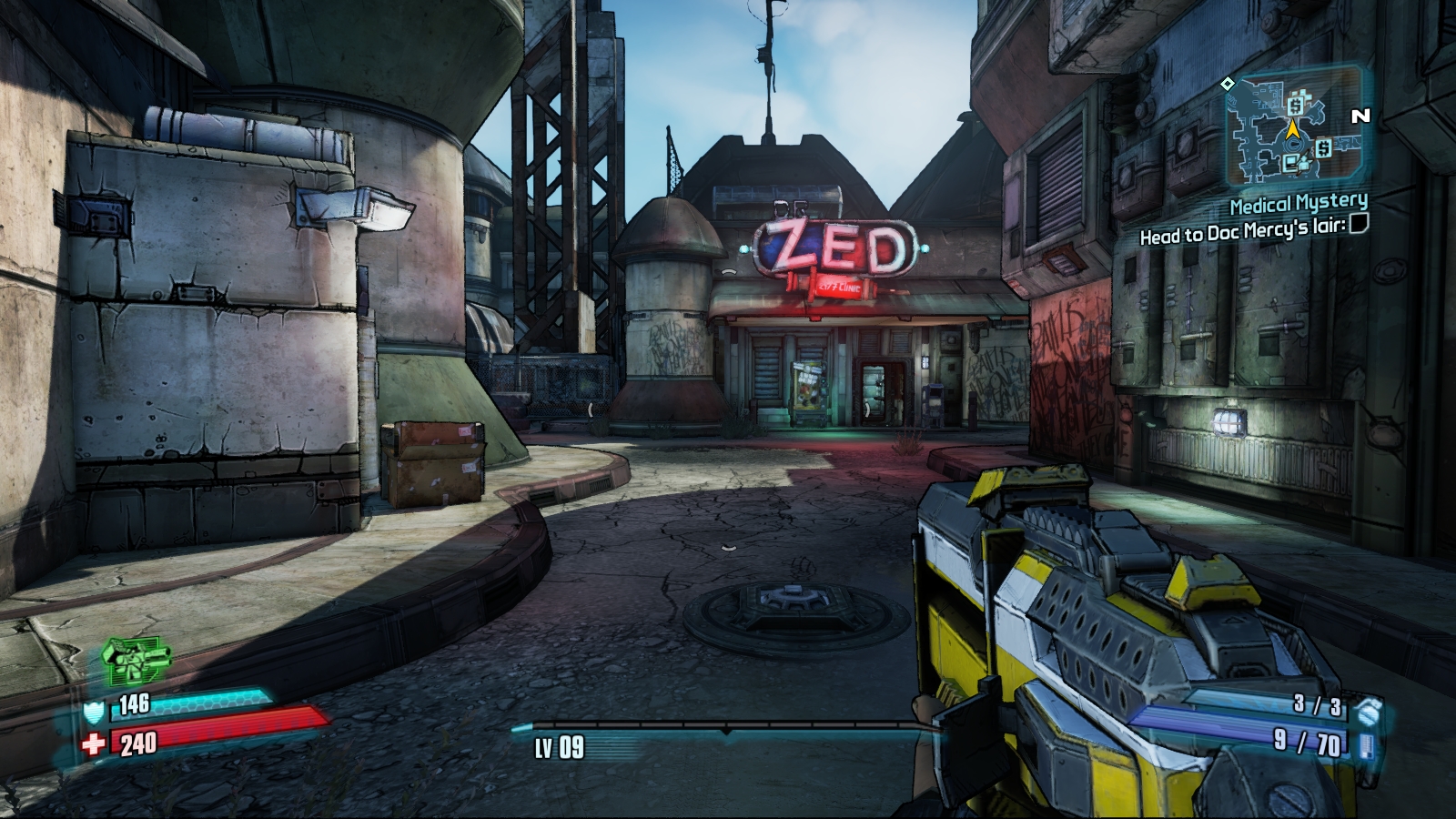Click the green action skill icon

click(136, 660)
